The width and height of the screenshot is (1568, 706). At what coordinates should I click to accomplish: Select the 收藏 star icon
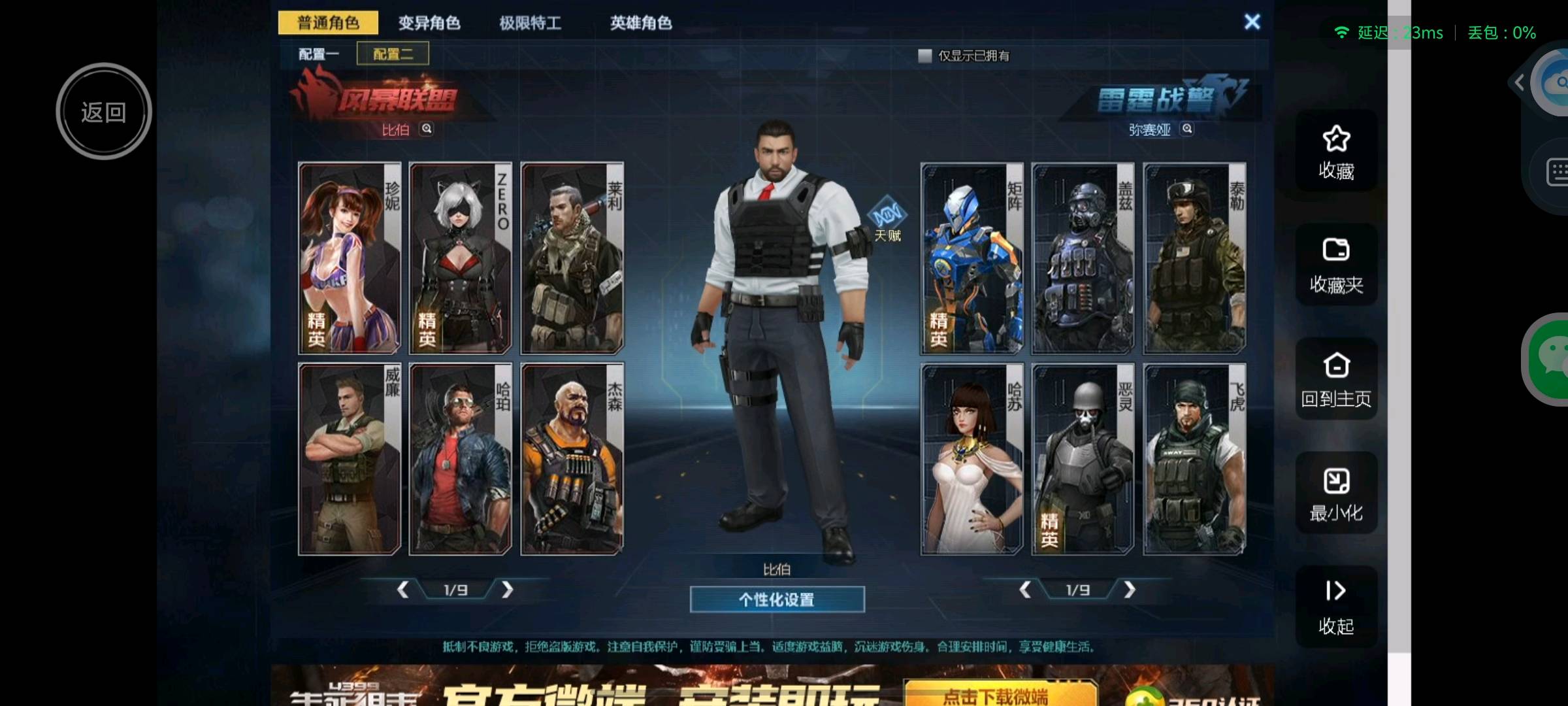click(x=1337, y=150)
